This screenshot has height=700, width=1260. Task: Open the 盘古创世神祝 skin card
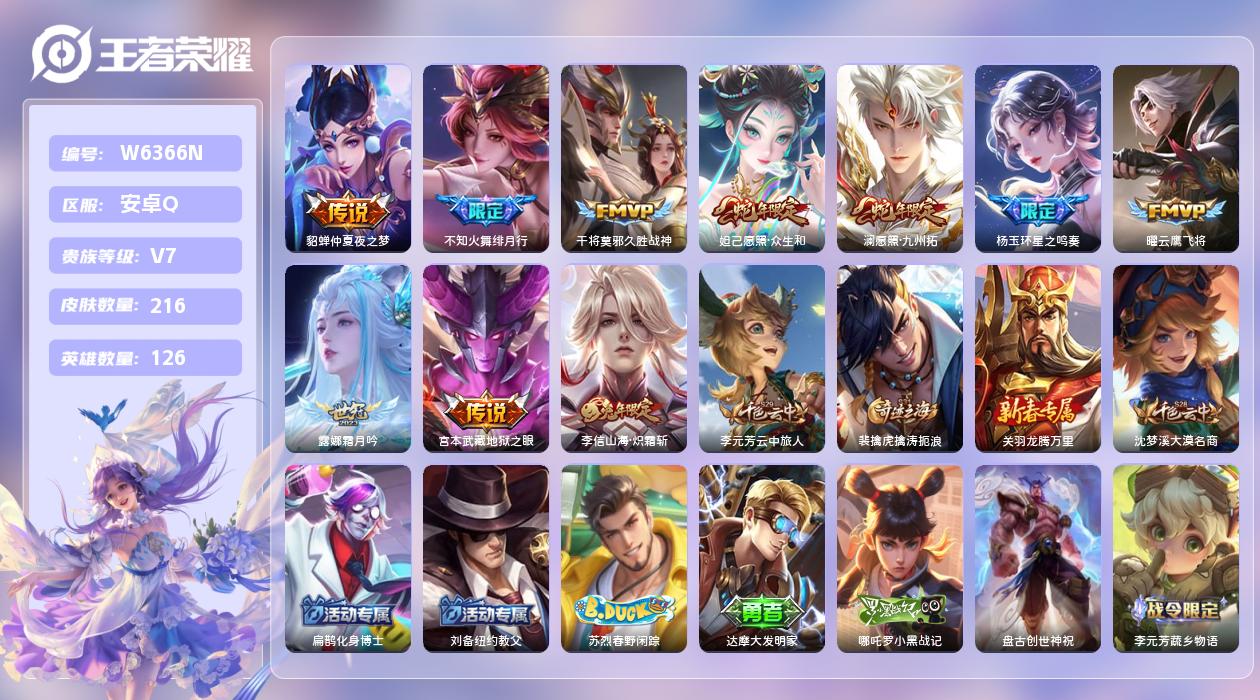point(1037,558)
